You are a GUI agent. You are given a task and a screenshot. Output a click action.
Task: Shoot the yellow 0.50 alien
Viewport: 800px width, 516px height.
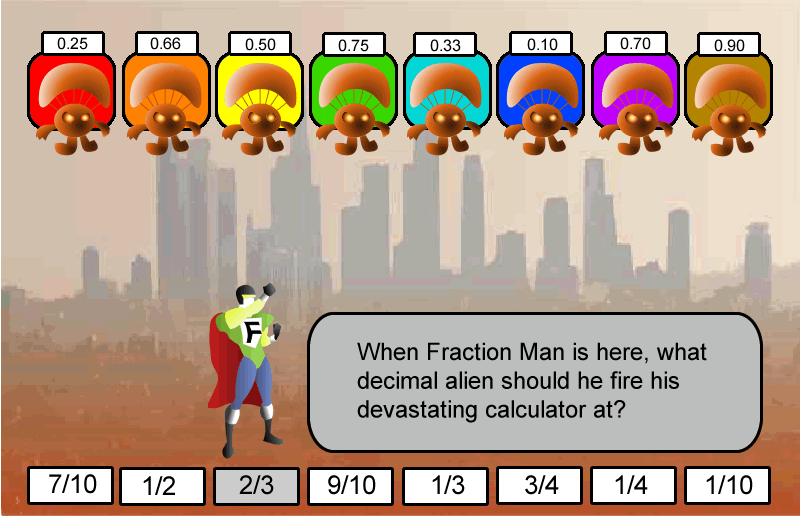click(x=260, y=100)
